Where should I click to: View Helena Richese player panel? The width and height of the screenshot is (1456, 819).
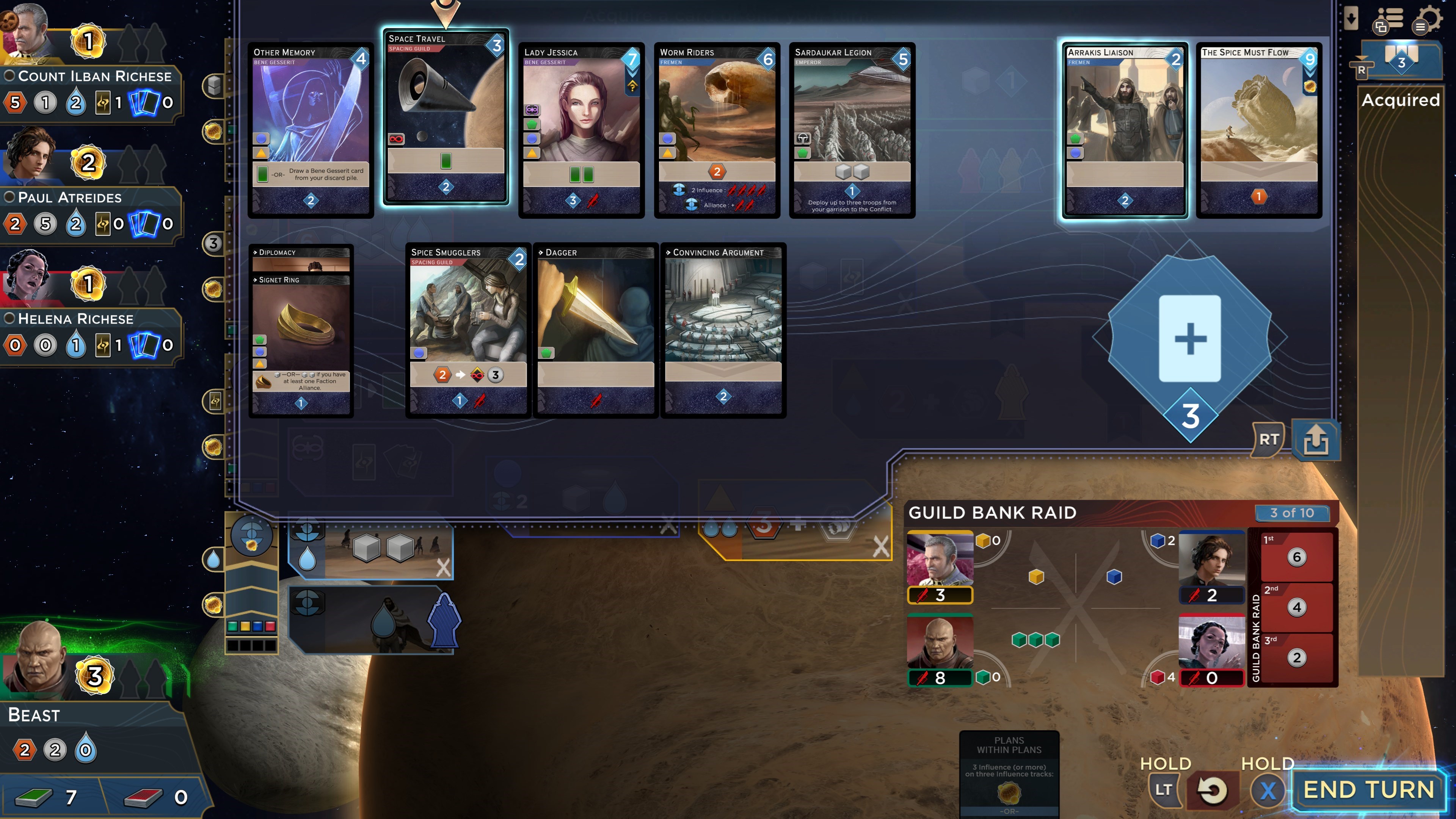coord(75,319)
